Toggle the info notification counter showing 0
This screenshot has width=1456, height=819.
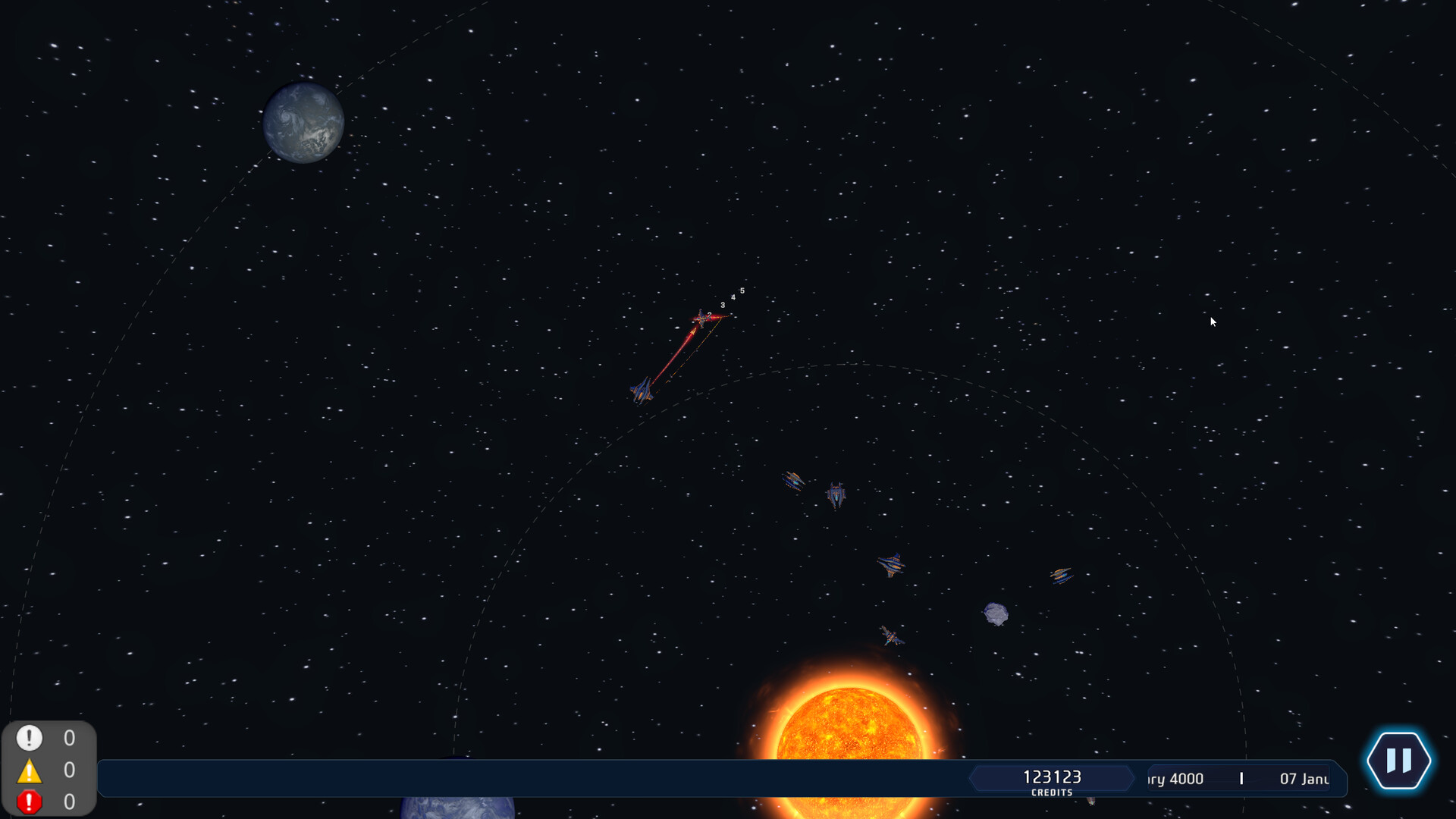pyautogui.click(x=68, y=738)
